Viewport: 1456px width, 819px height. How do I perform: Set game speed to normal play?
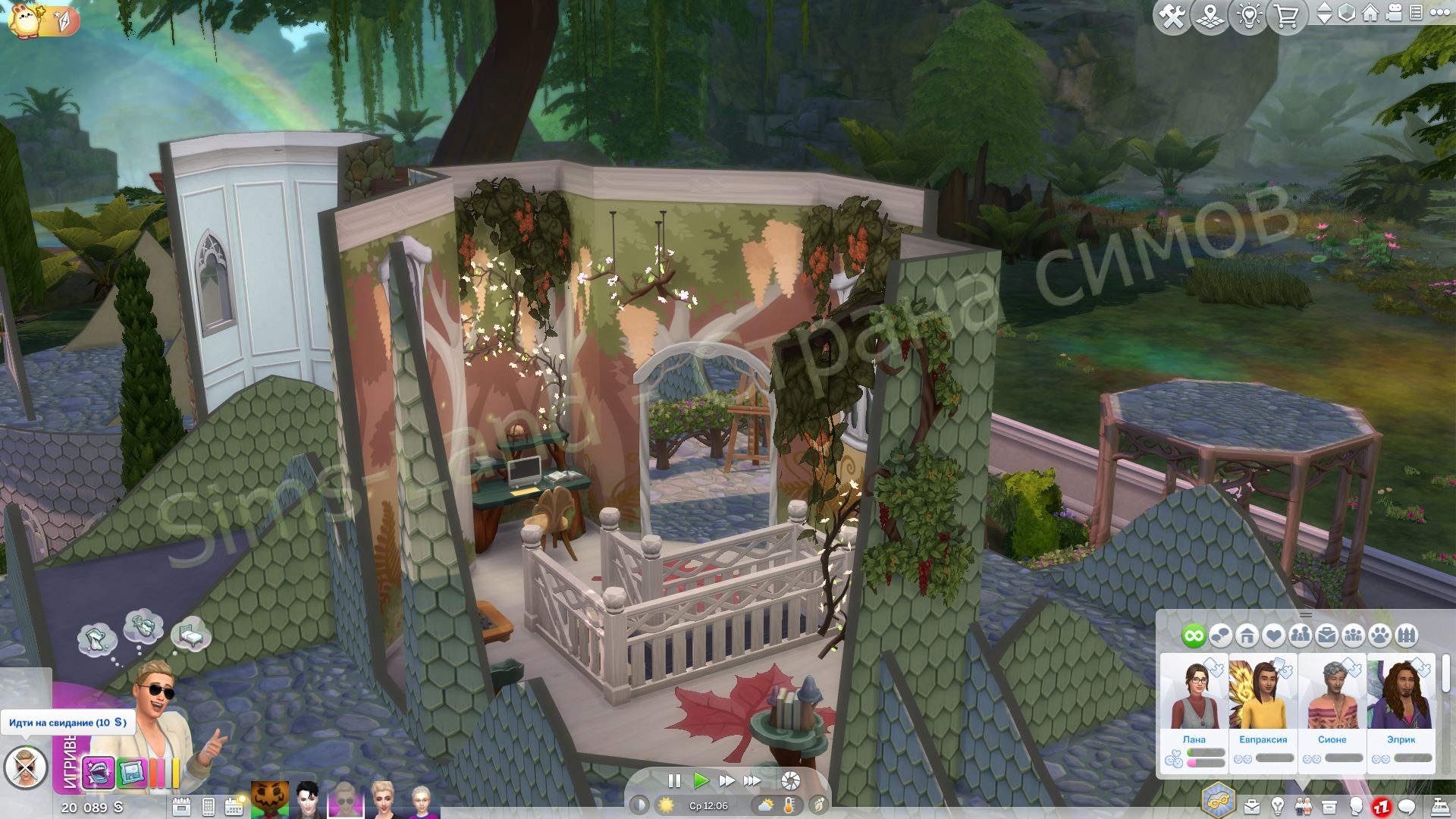pos(701,780)
